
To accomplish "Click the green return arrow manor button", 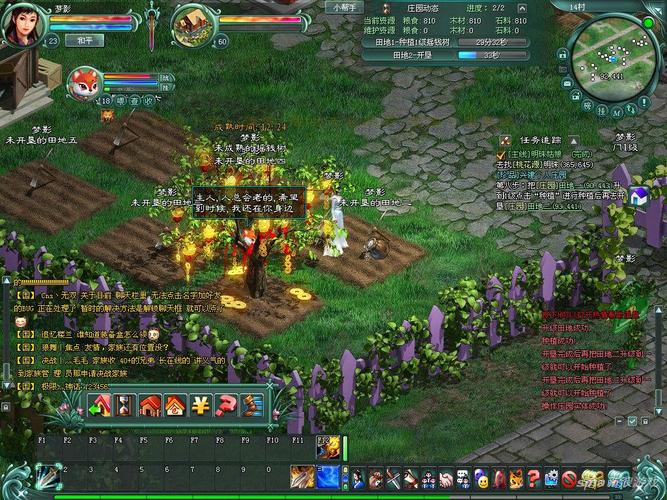I will [99, 405].
